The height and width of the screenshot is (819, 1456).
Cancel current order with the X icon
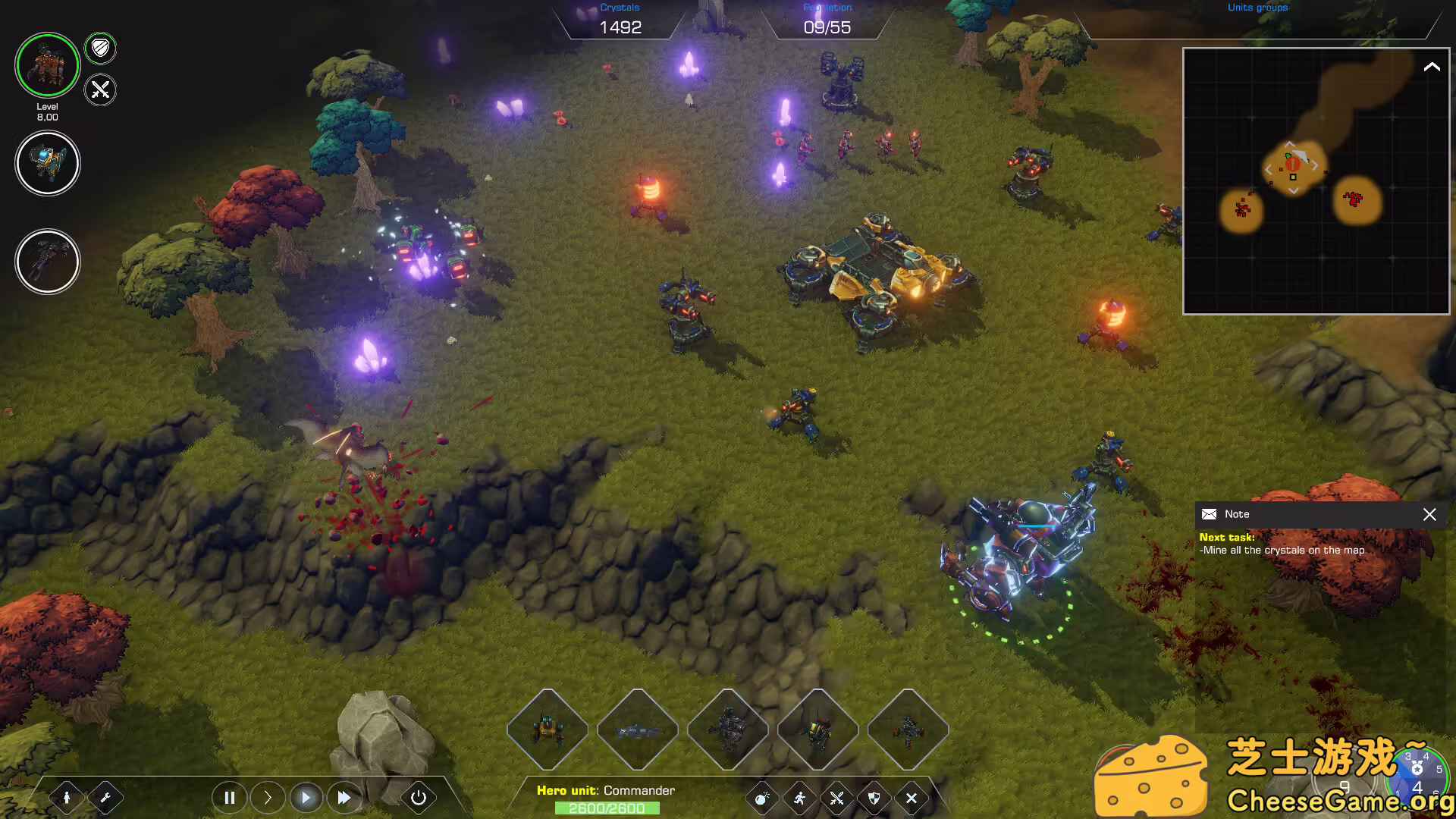coord(911,798)
